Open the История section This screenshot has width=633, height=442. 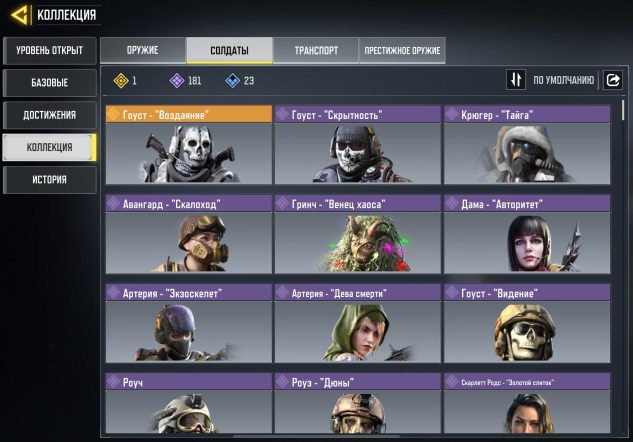49,180
